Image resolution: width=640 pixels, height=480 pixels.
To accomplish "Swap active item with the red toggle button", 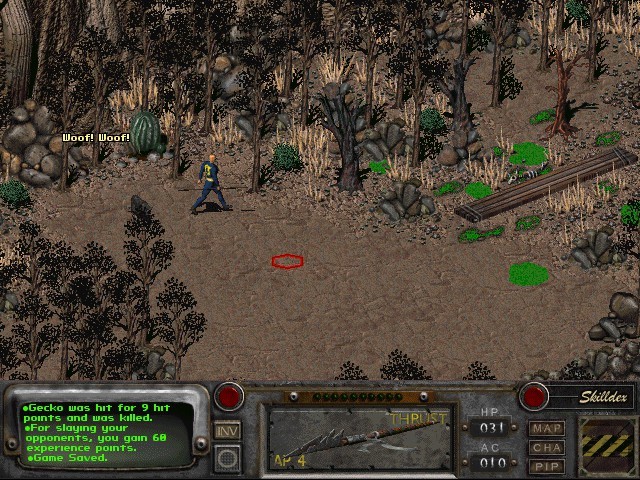I will click(230, 396).
